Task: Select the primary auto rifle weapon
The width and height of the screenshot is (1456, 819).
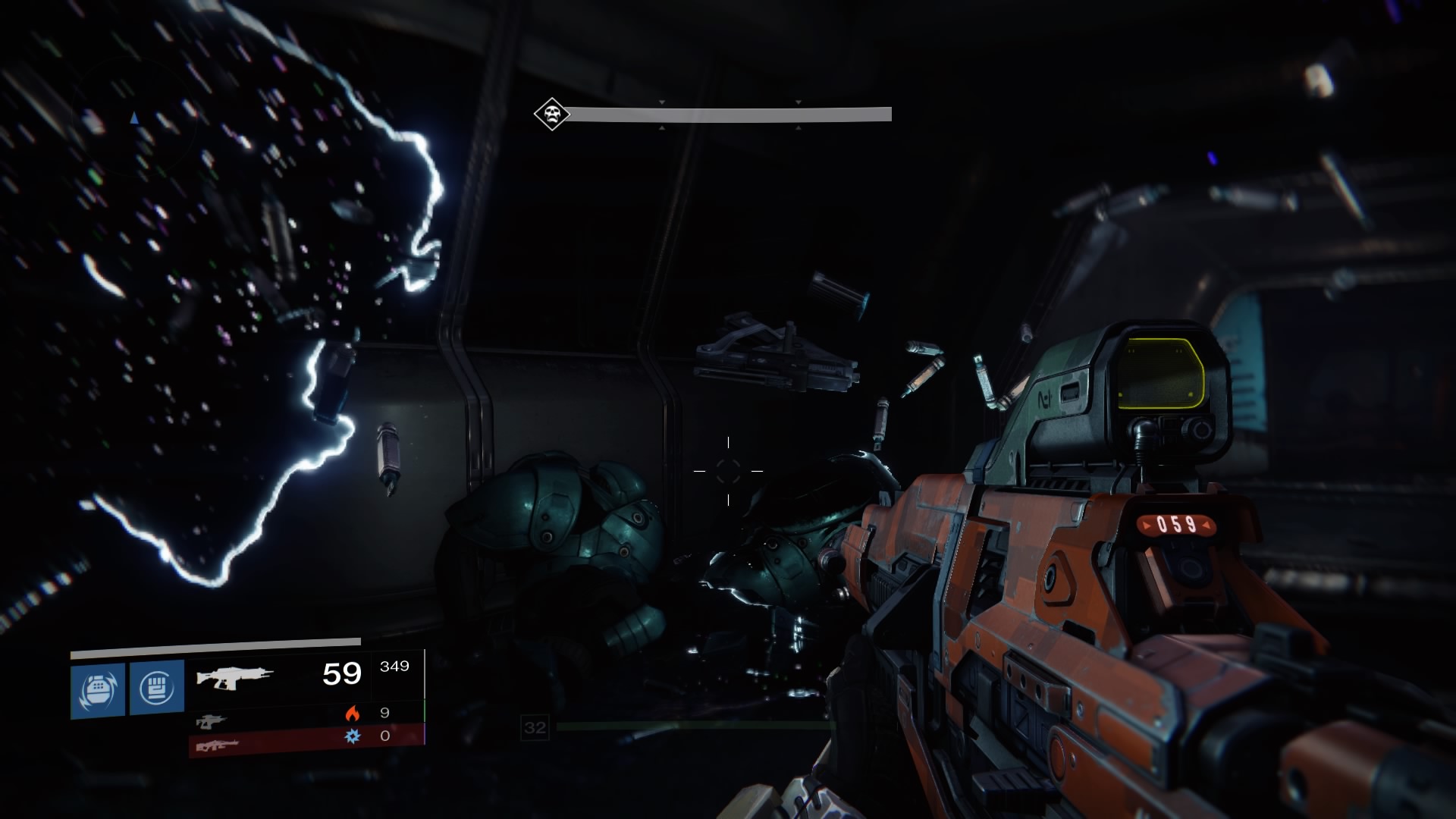Action: tap(235, 676)
